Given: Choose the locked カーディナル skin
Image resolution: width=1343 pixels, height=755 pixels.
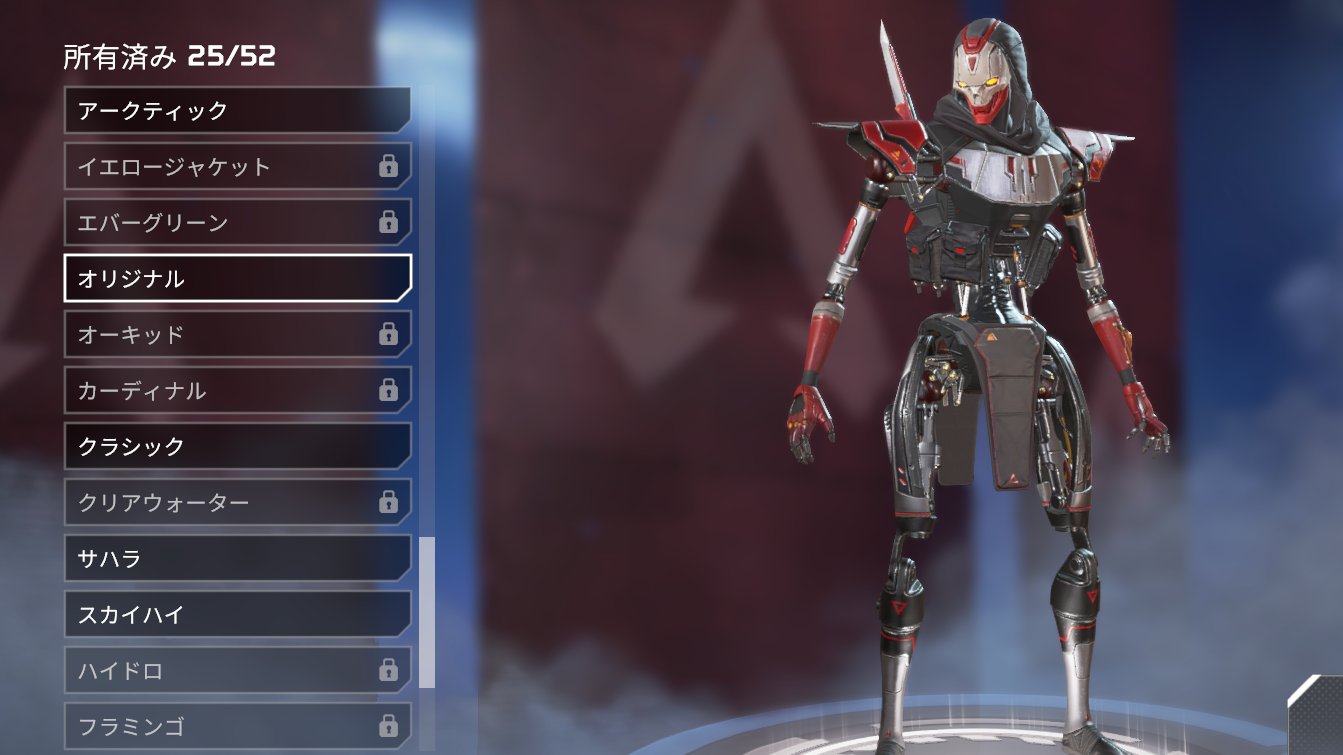Looking at the screenshot, I should click(x=237, y=390).
